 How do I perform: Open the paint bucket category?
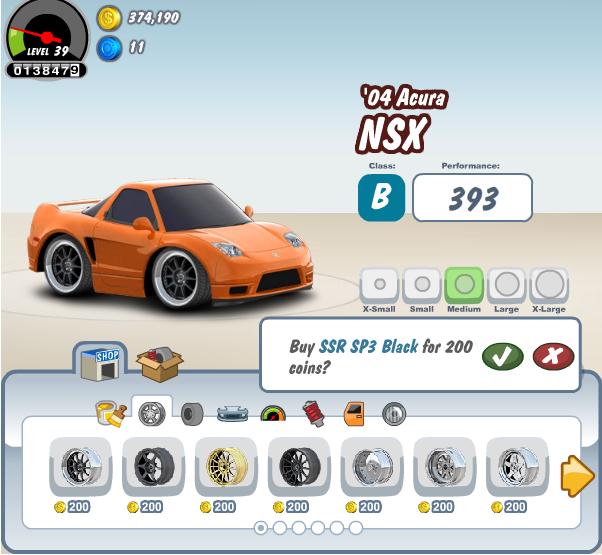[x=109, y=412]
